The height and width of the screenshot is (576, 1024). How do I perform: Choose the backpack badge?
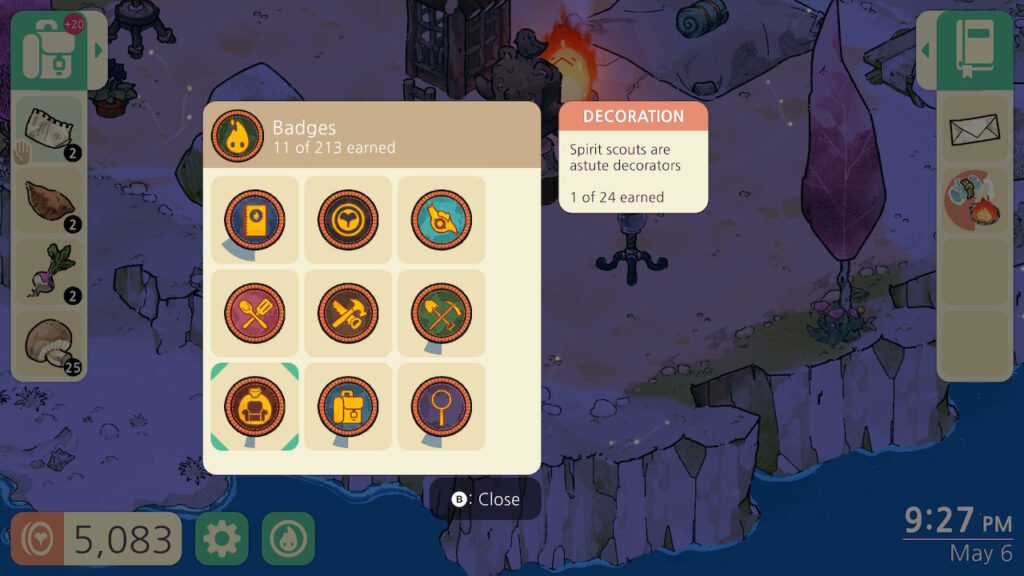348,406
